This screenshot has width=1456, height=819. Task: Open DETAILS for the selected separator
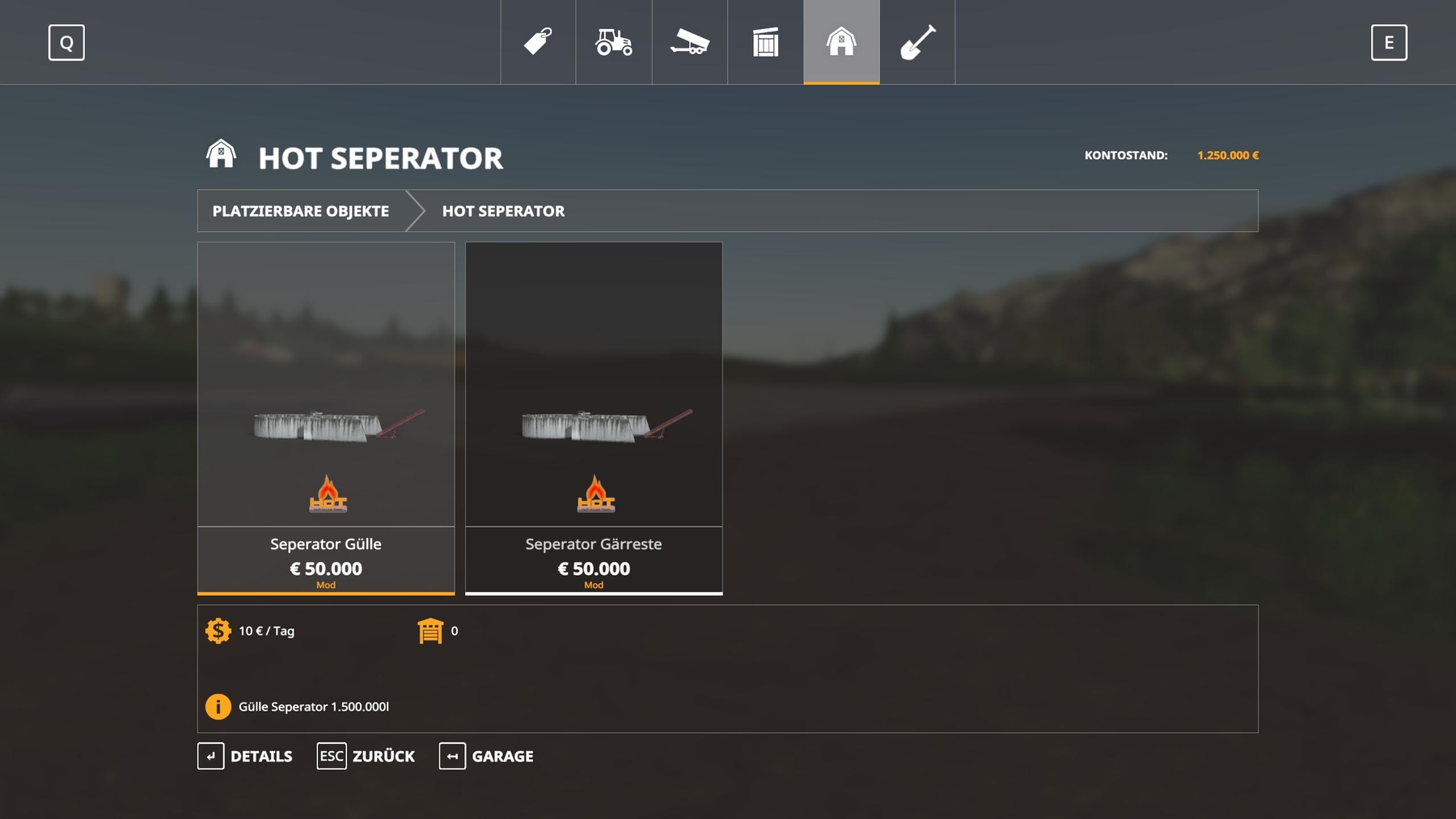246,756
